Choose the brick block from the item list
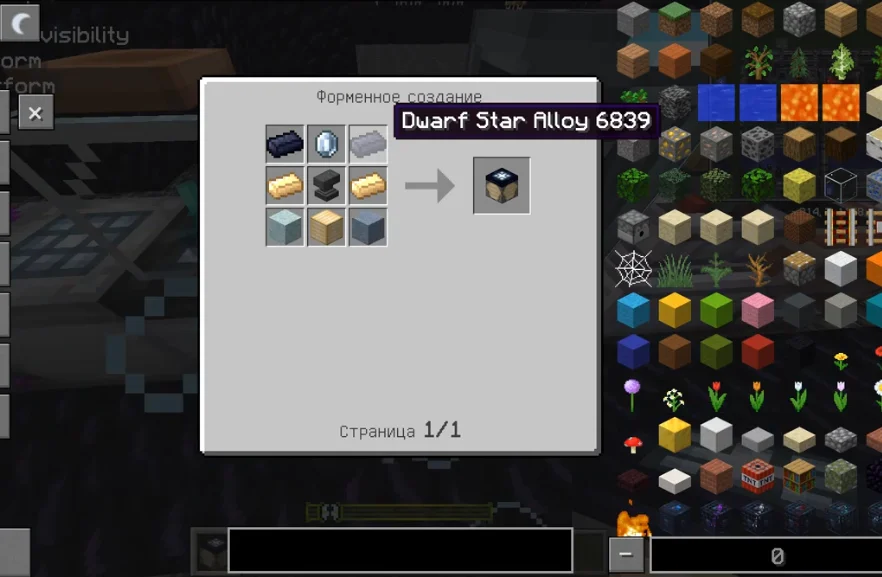 (717, 478)
